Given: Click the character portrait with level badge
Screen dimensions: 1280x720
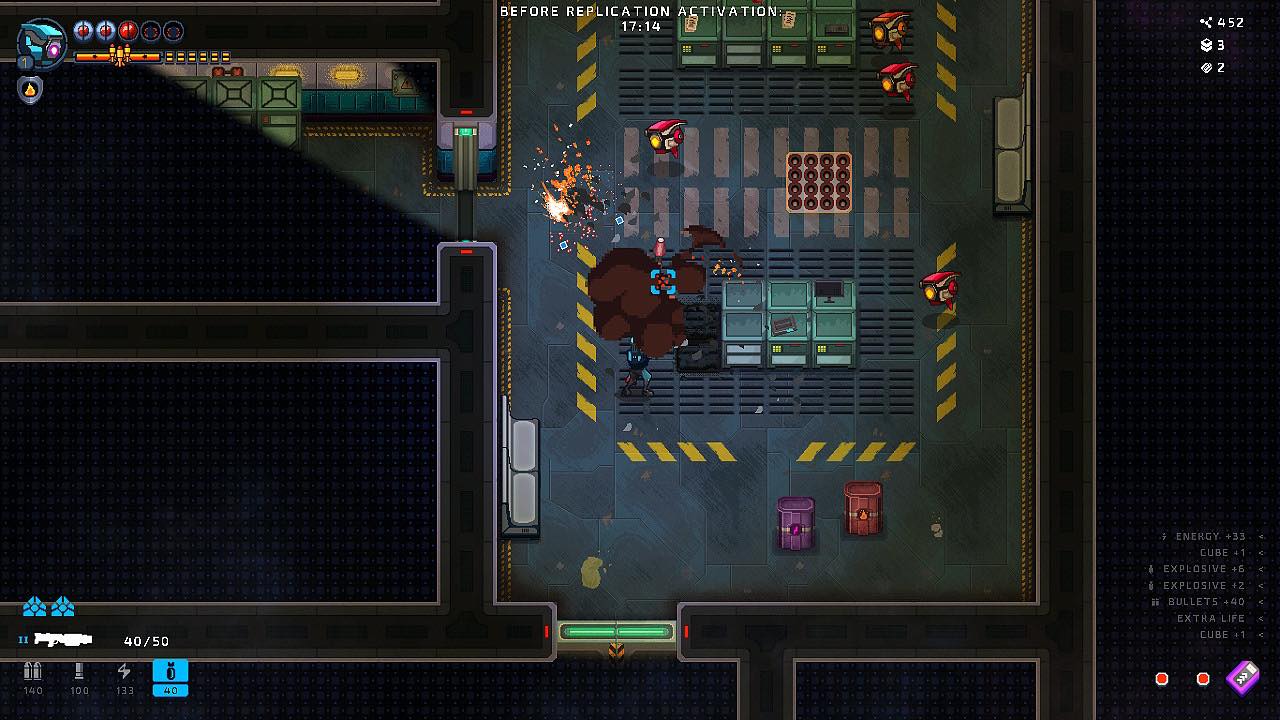Looking at the screenshot, I should pos(42,44).
